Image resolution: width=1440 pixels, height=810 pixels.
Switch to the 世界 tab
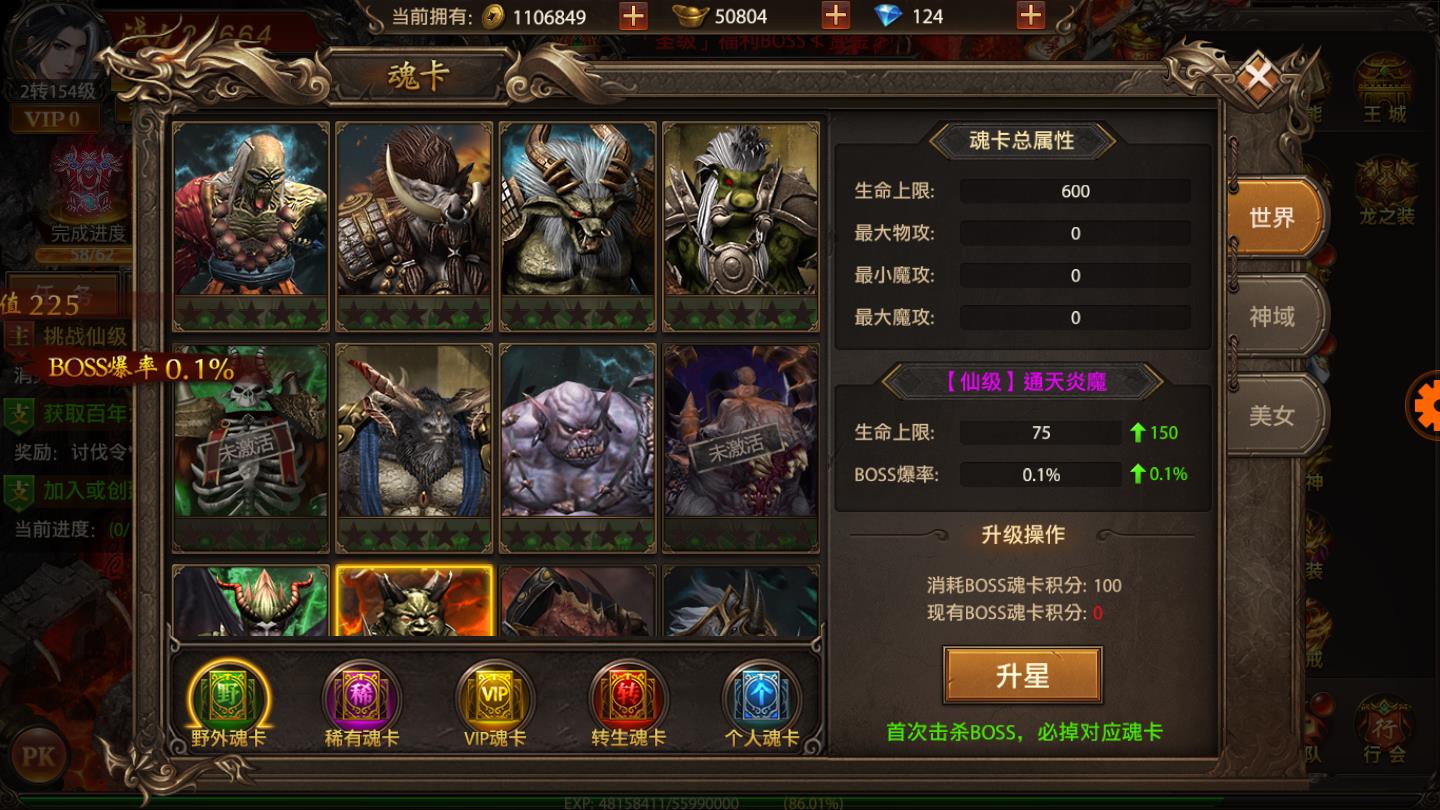point(1272,217)
